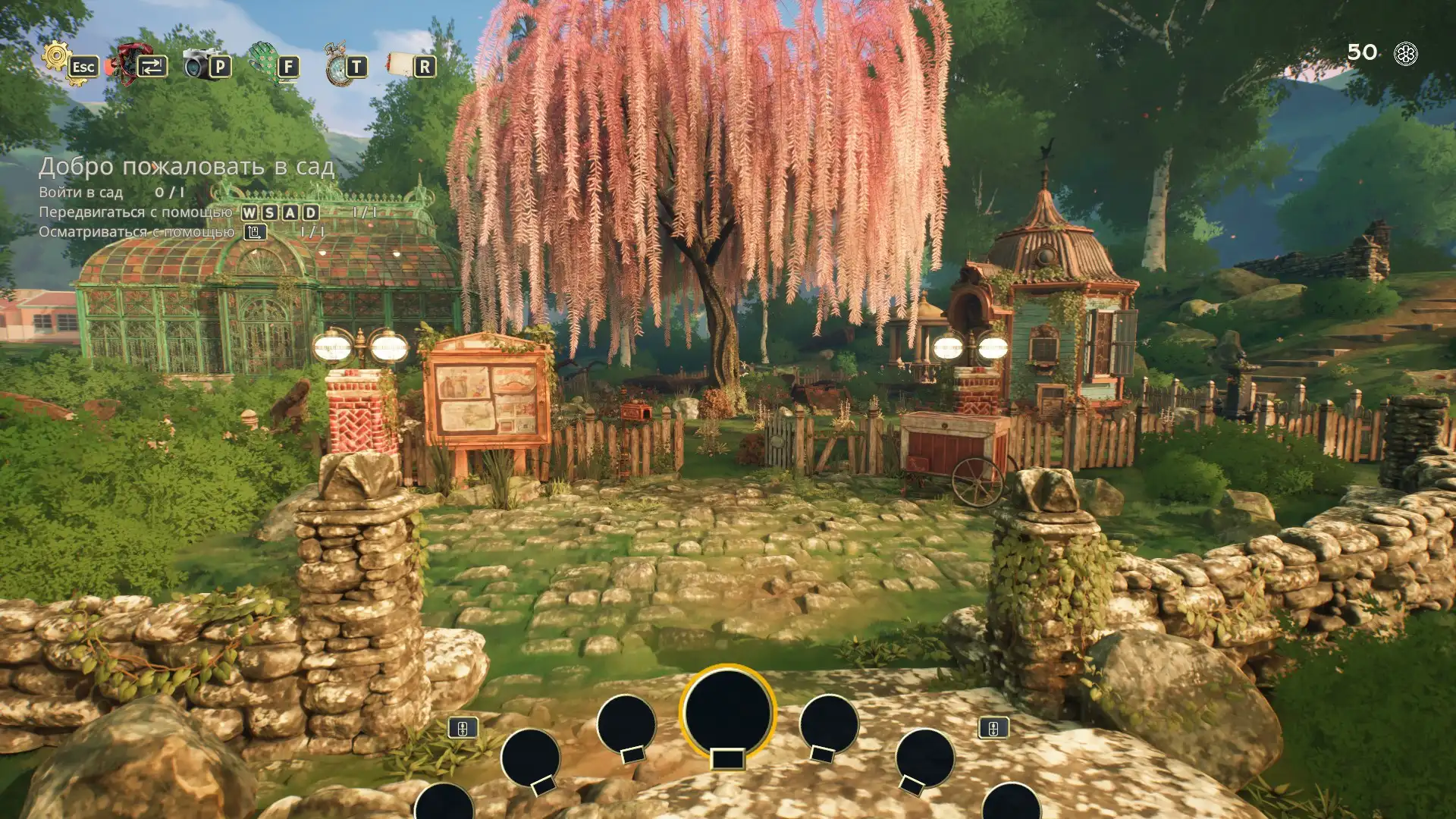Image resolution: width=1456 pixels, height=819 pixels.
Task: Select the green gardening gloves icon
Action: point(264,61)
